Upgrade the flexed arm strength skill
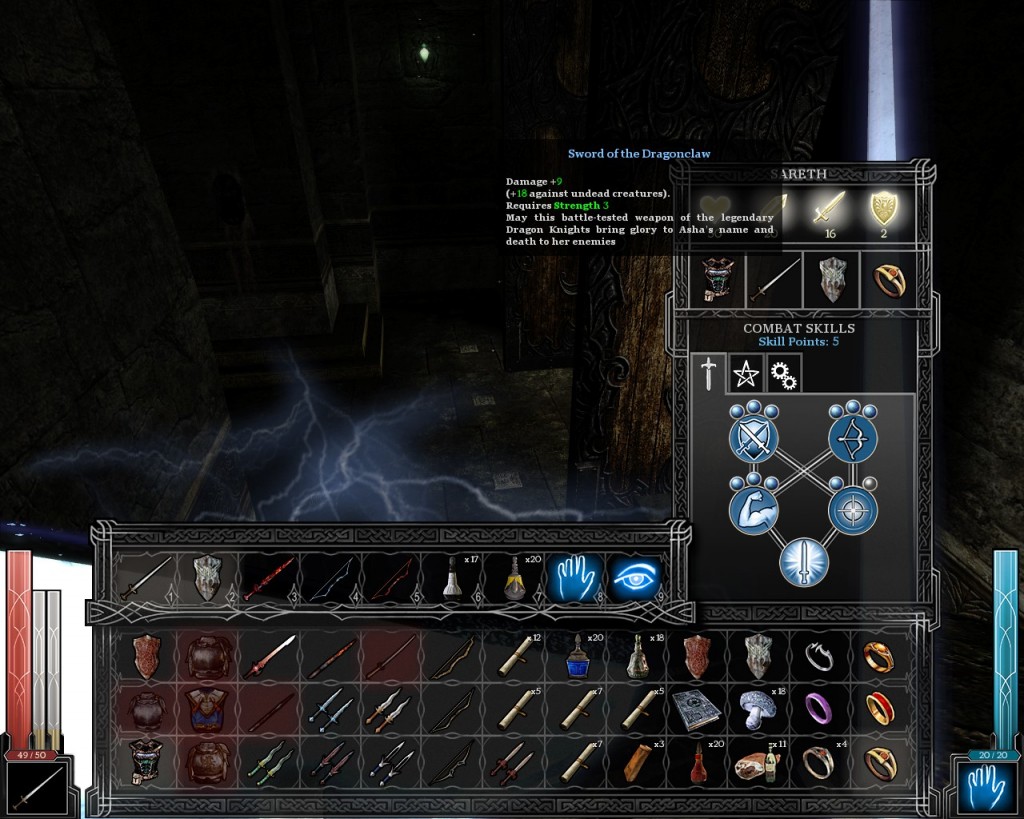Viewport: 1024px width, 819px height. click(x=753, y=509)
